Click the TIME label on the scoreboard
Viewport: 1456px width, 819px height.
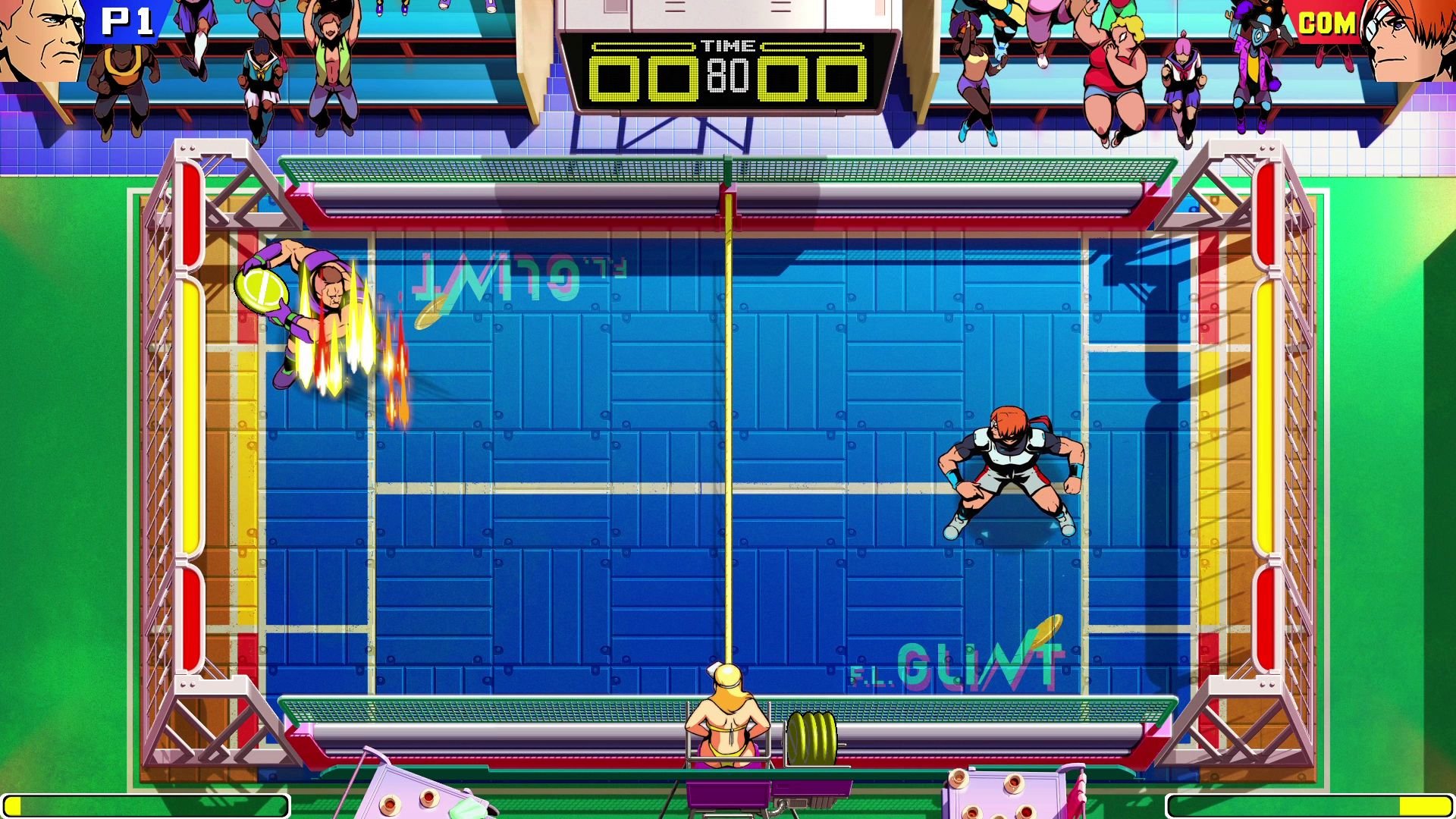[x=729, y=44]
